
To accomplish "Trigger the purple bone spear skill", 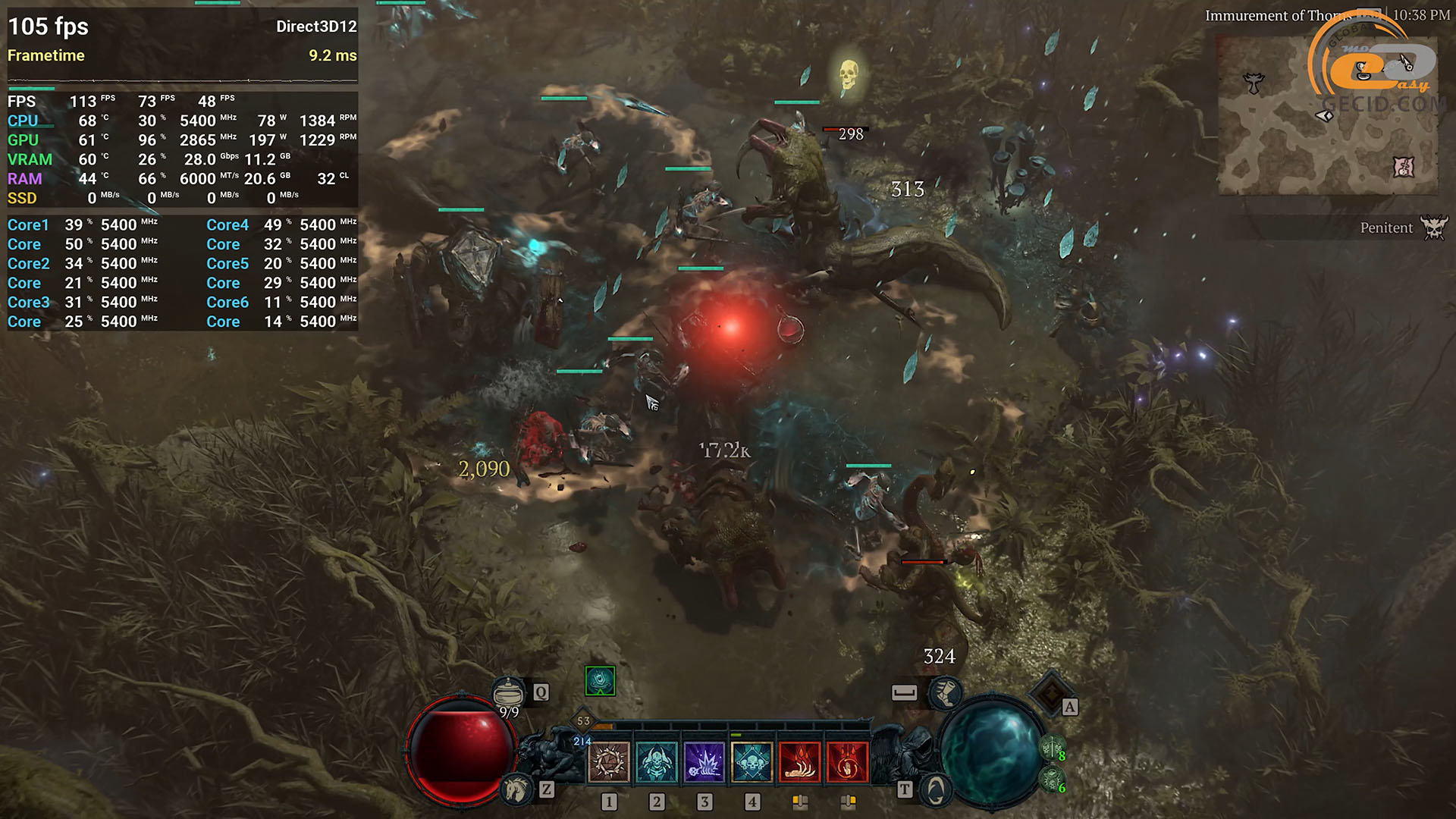I will [x=704, y=762].
